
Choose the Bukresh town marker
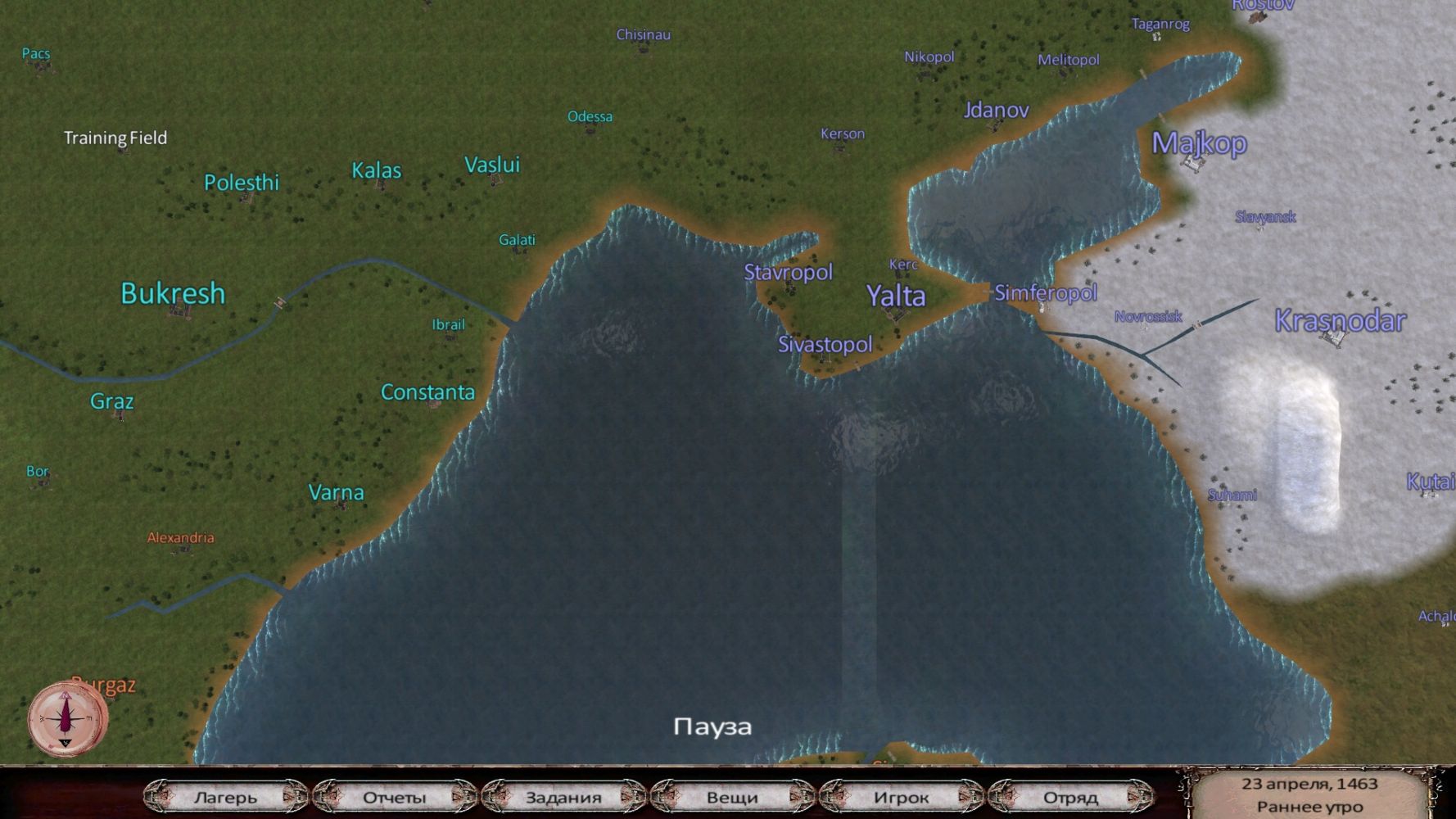173,293
